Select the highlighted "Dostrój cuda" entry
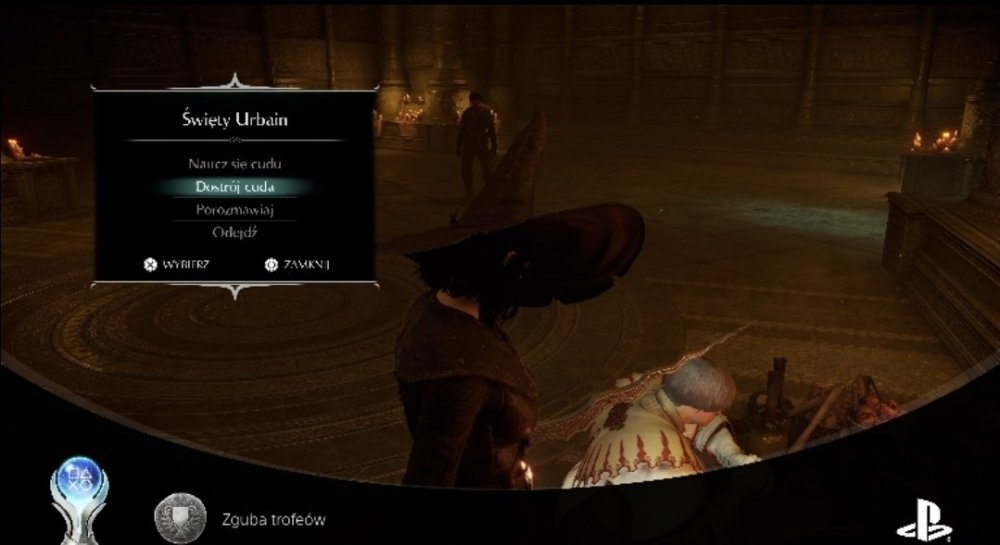 [x=234, y=187]
